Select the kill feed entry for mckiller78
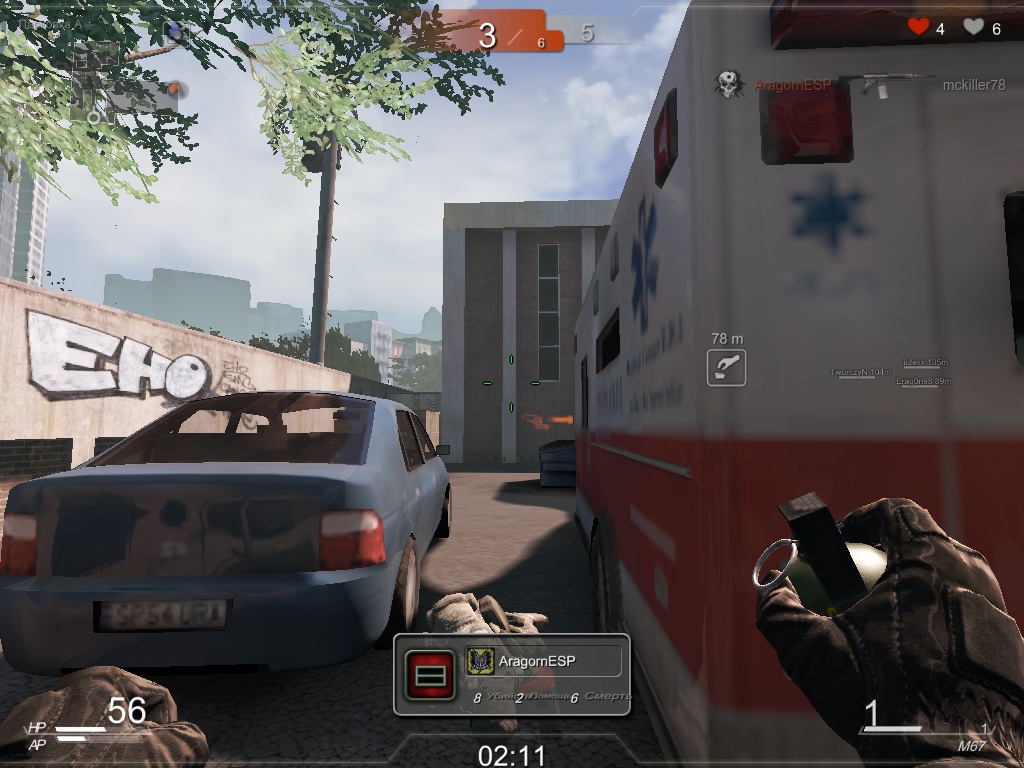Screen dimensions: 1024x768 (973, 85)
